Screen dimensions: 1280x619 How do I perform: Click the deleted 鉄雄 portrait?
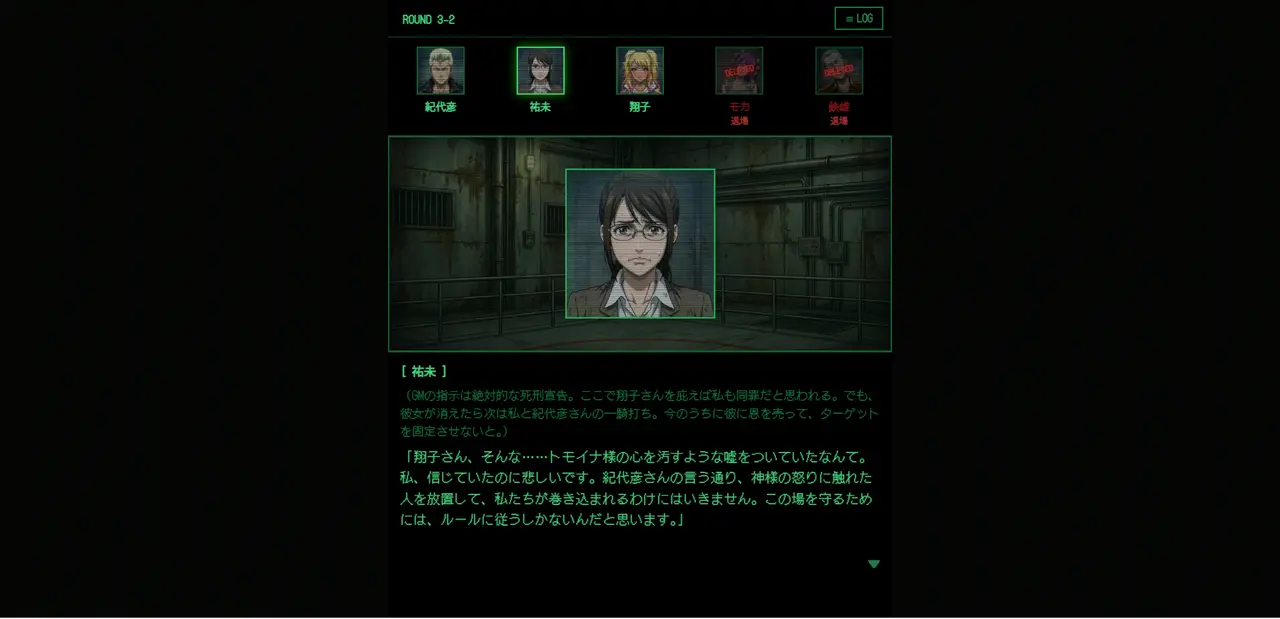click(x=839, y=71)
